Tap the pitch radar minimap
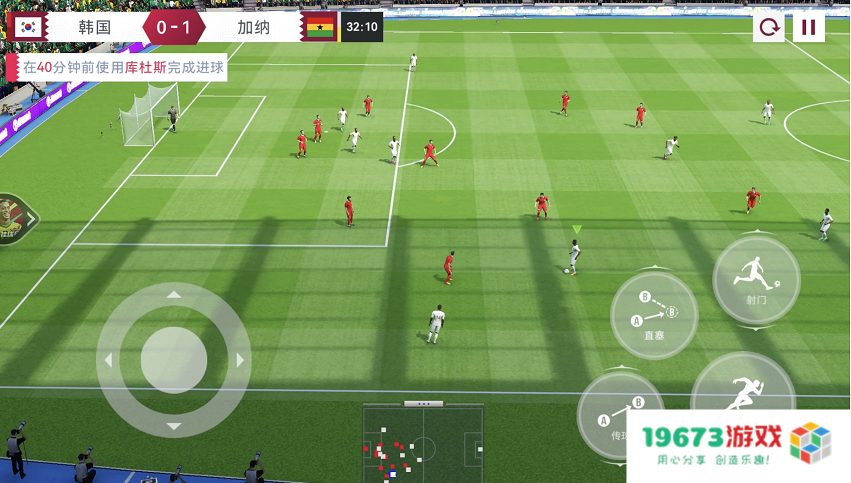 (x=423, y=444)
